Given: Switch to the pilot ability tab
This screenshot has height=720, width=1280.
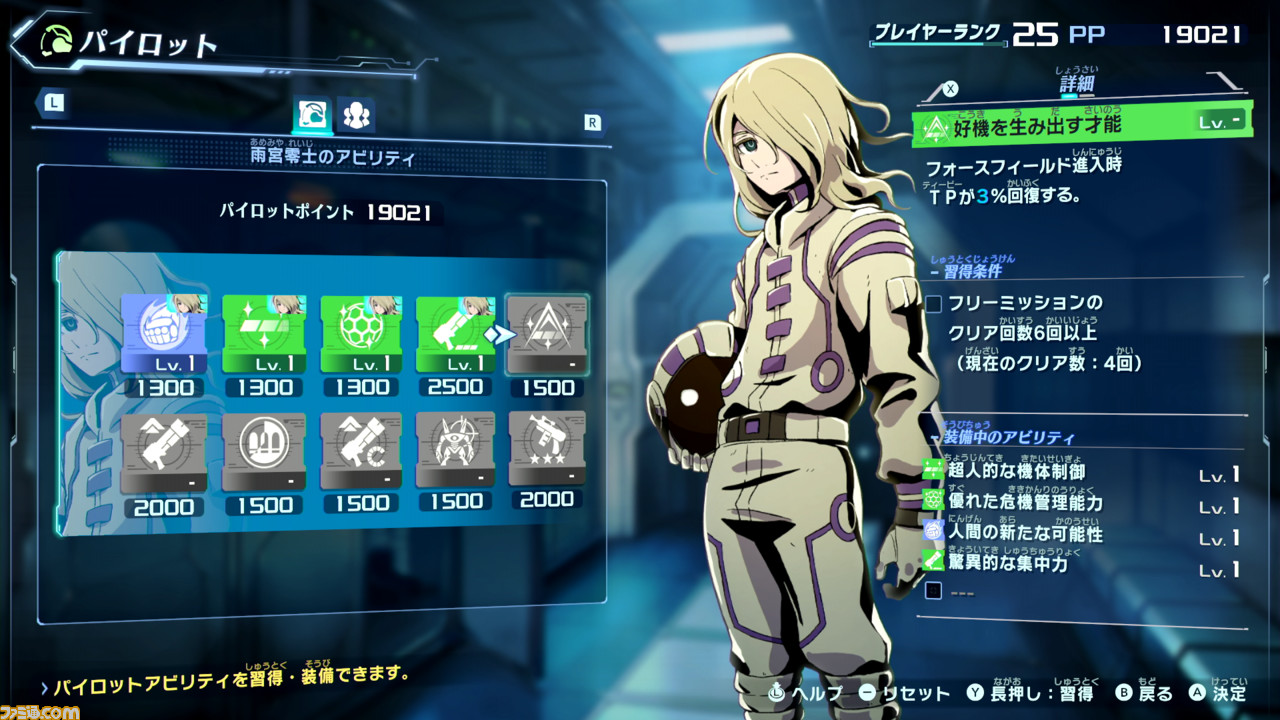Looking at the screenshot, I should point(312,116).
